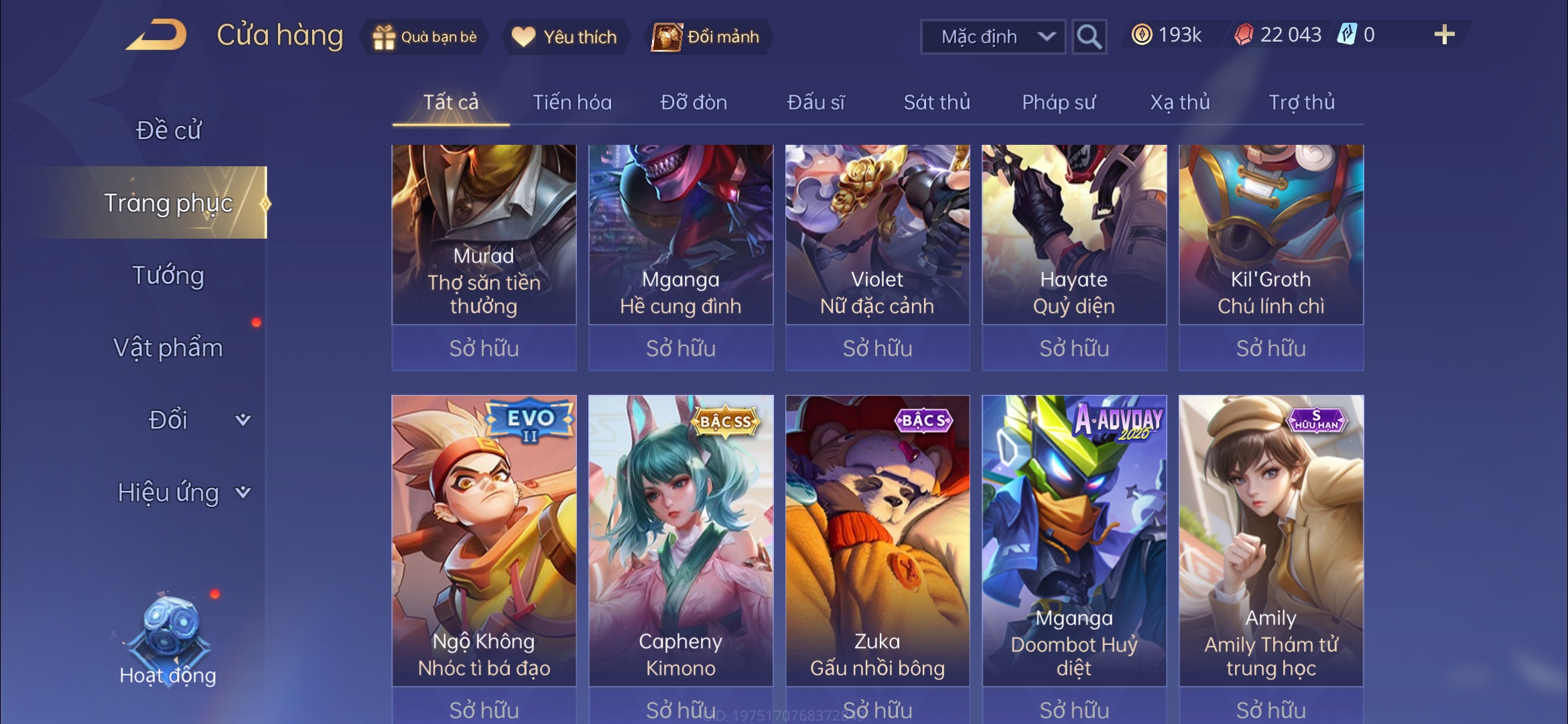The image size is (1568, 724).
Task: Expand the Mặc định sort dropdown
Action: click(993, 37)
